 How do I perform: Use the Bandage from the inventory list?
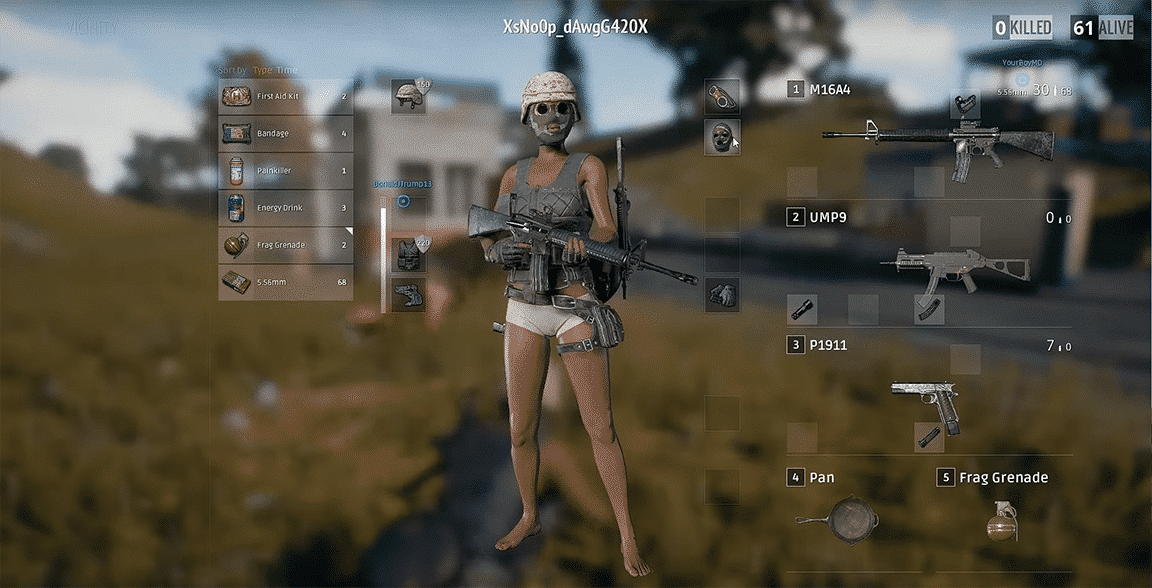(285, 133)
